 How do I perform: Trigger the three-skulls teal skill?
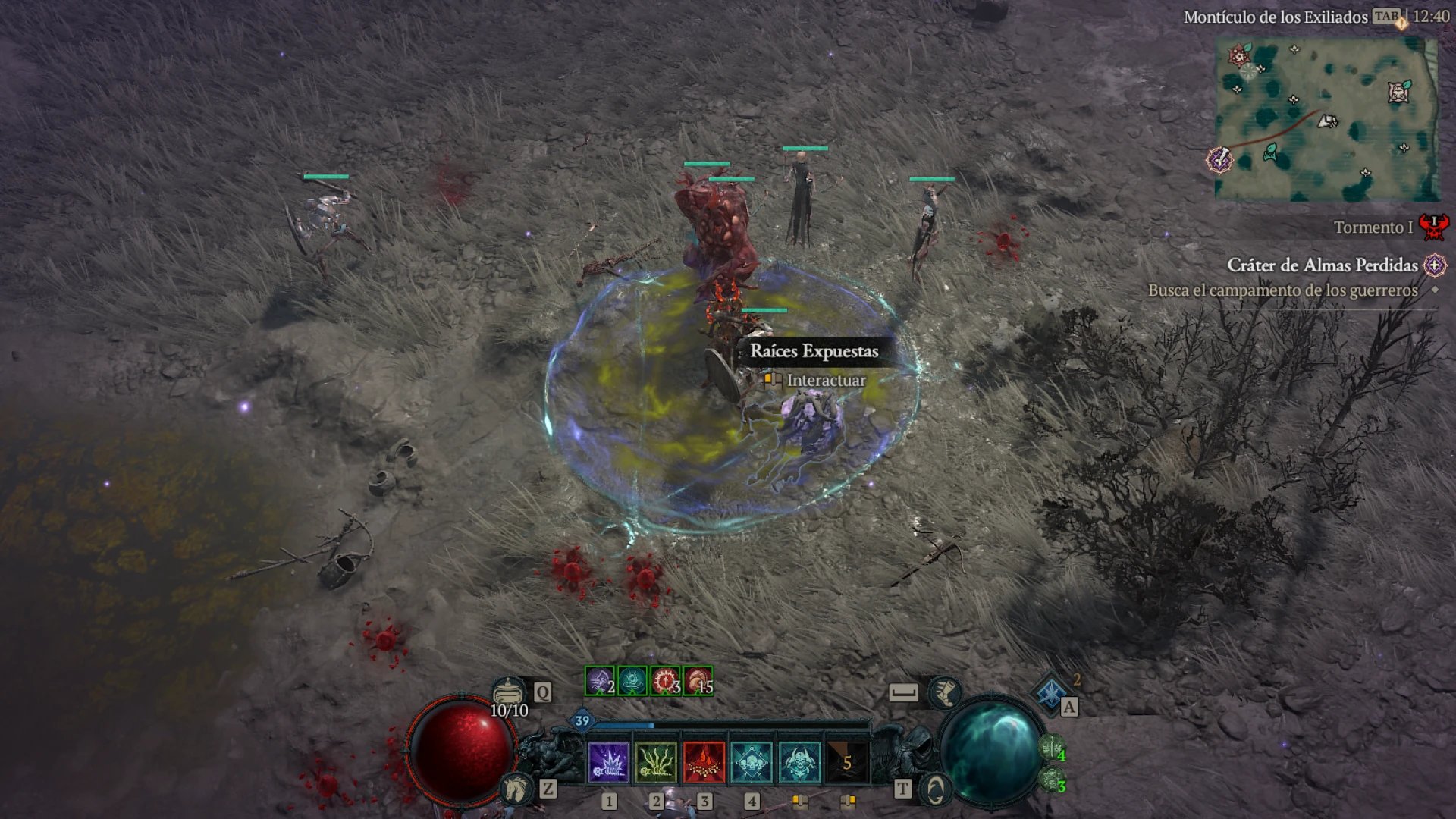[x=752, y=762]
